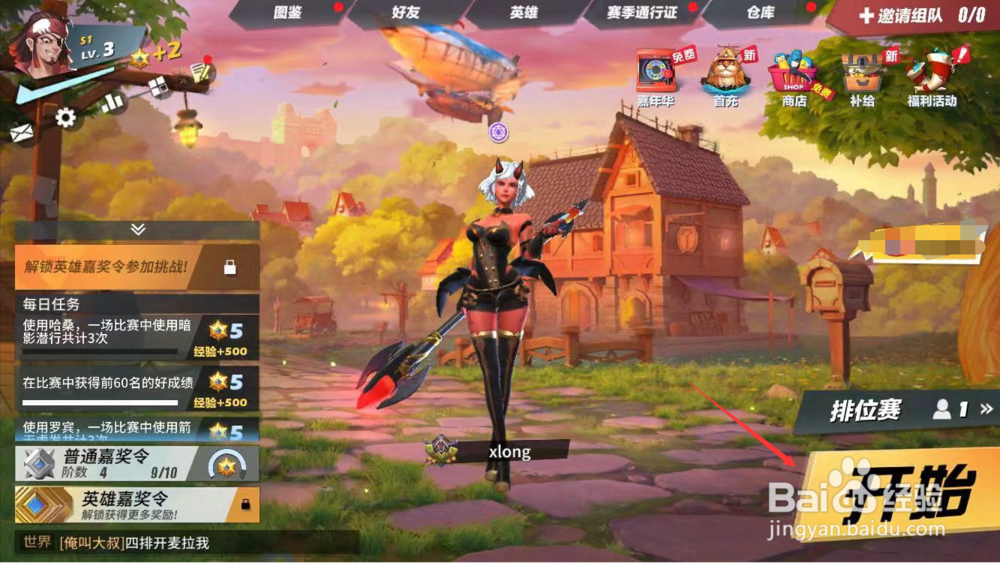Open the notepad and pencil icon
The width and height of the screenshot is (1000, 563).
(202, 71)
